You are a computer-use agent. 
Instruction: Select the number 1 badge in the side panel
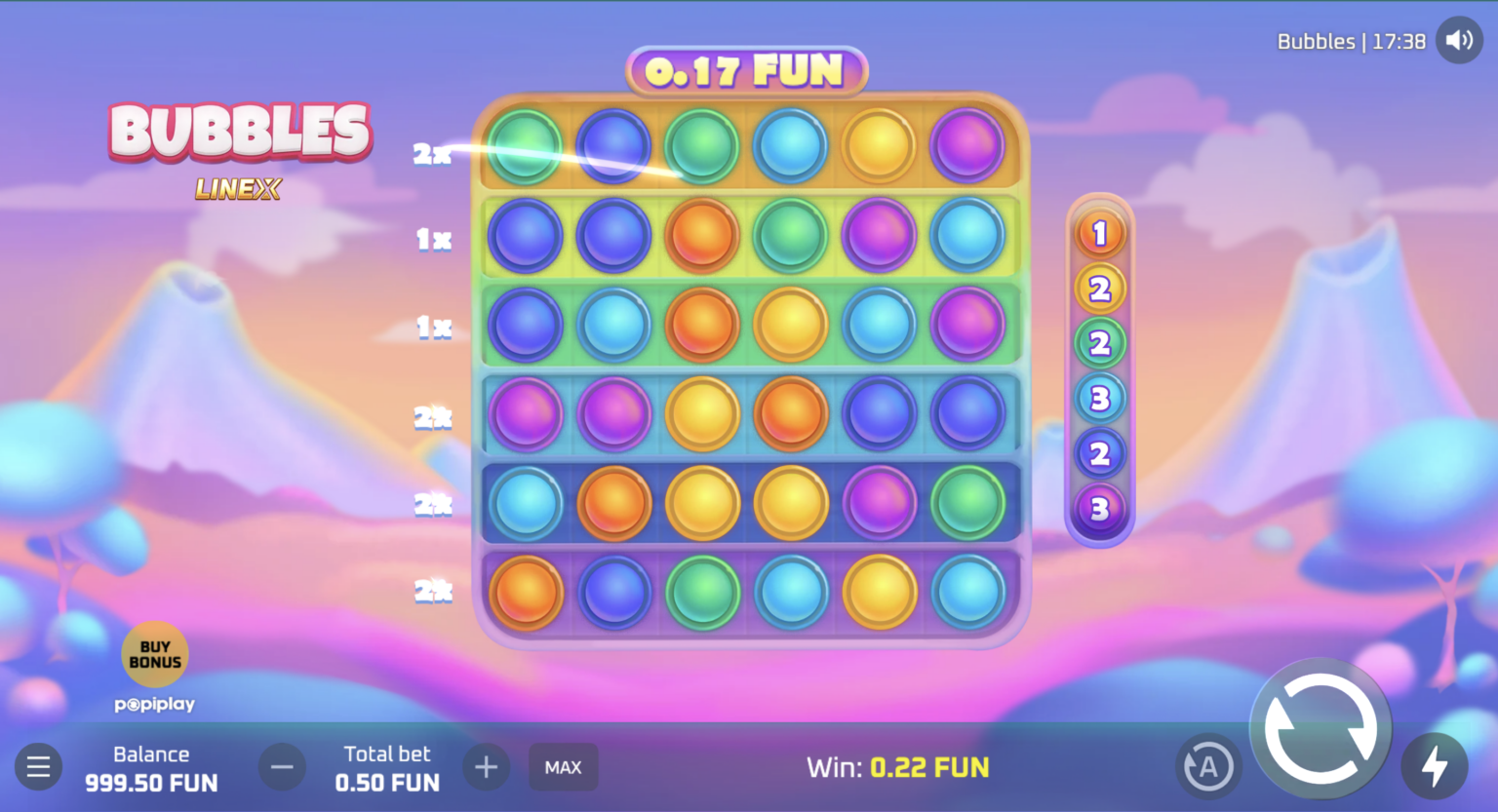(x=1101, y=232)
